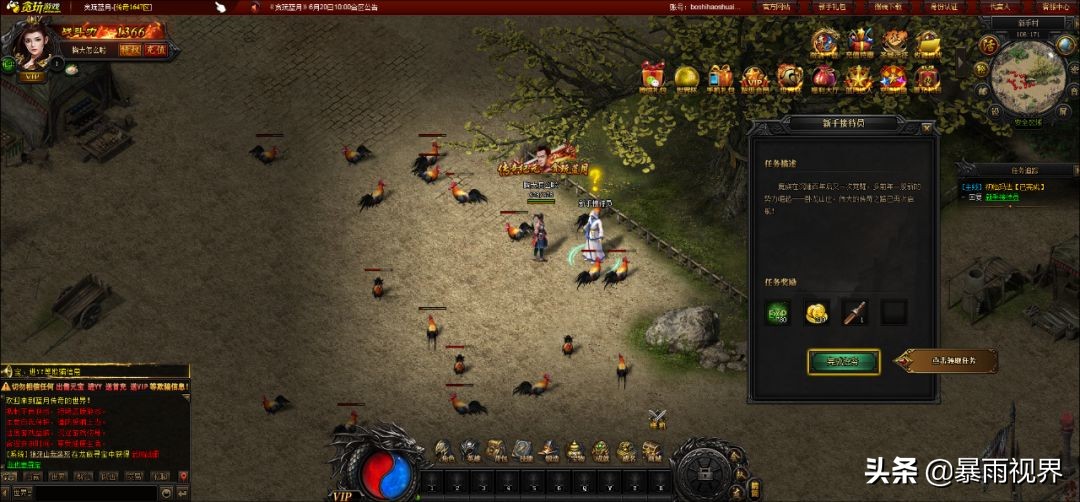Image resolution: width=1080 pixels, height=502 pixels.
Task: Open the official website top link
Action: tap(775, 6)
